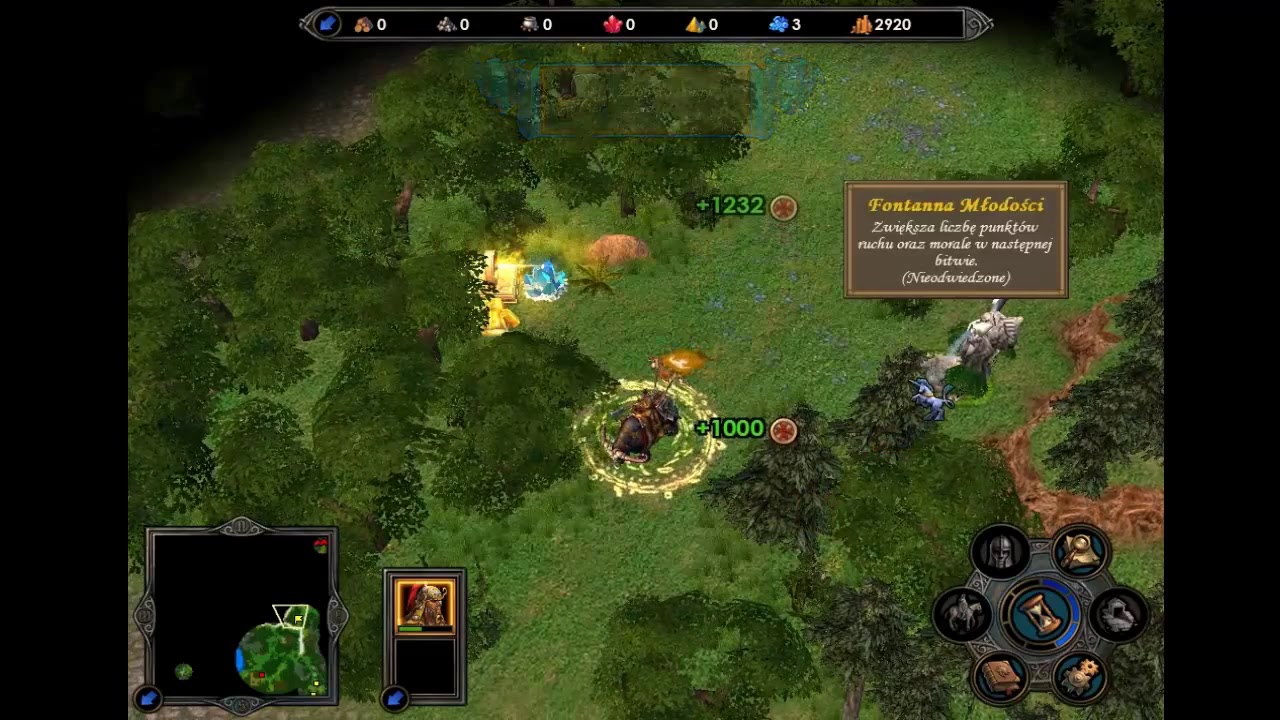The width and height of the screenshot is (1280, 720).
Task: Click the underground cave entrance button
Action: pyautogui.click(x=1117, y=613)
